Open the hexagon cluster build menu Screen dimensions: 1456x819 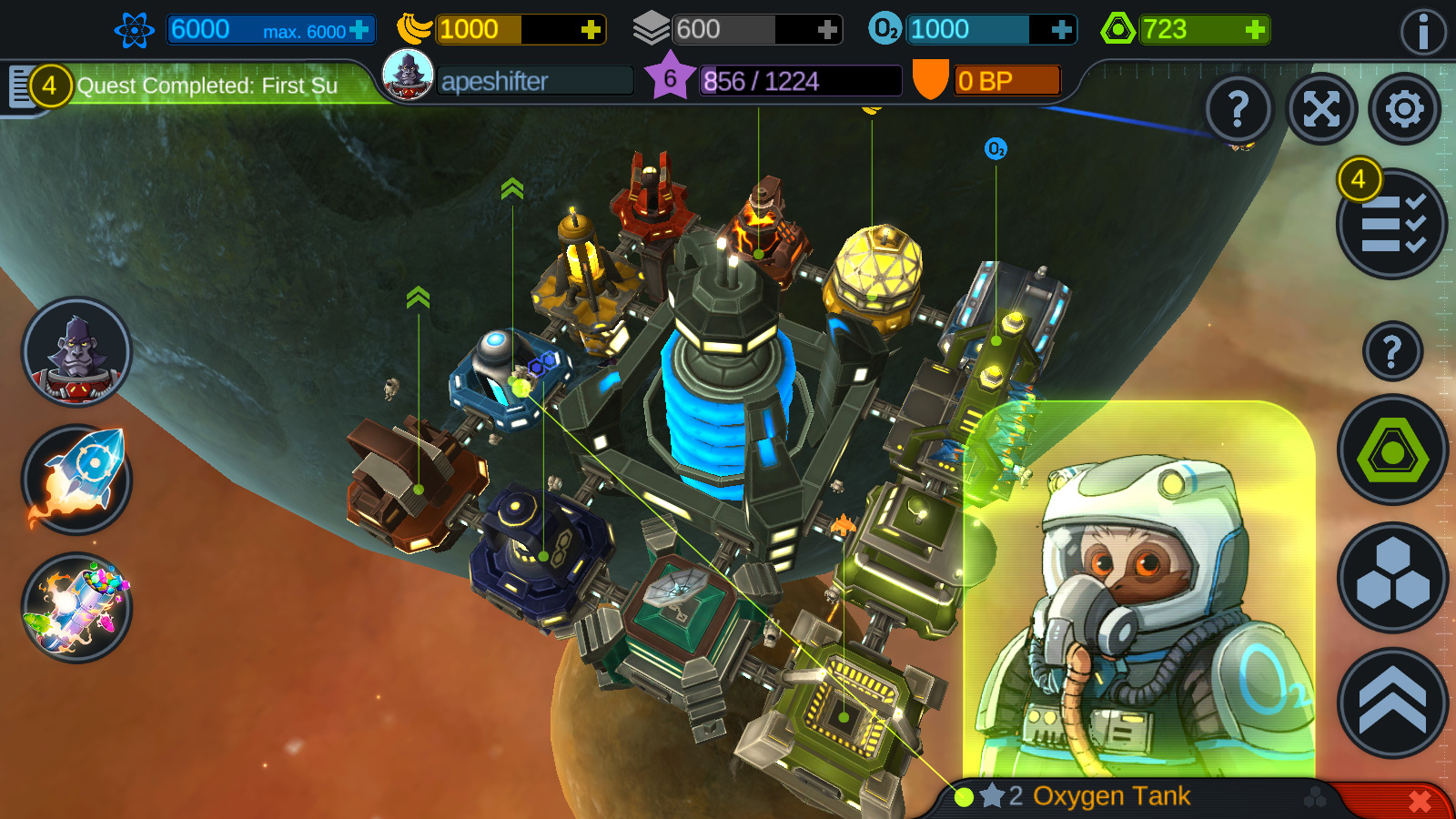click(1392, 577)
